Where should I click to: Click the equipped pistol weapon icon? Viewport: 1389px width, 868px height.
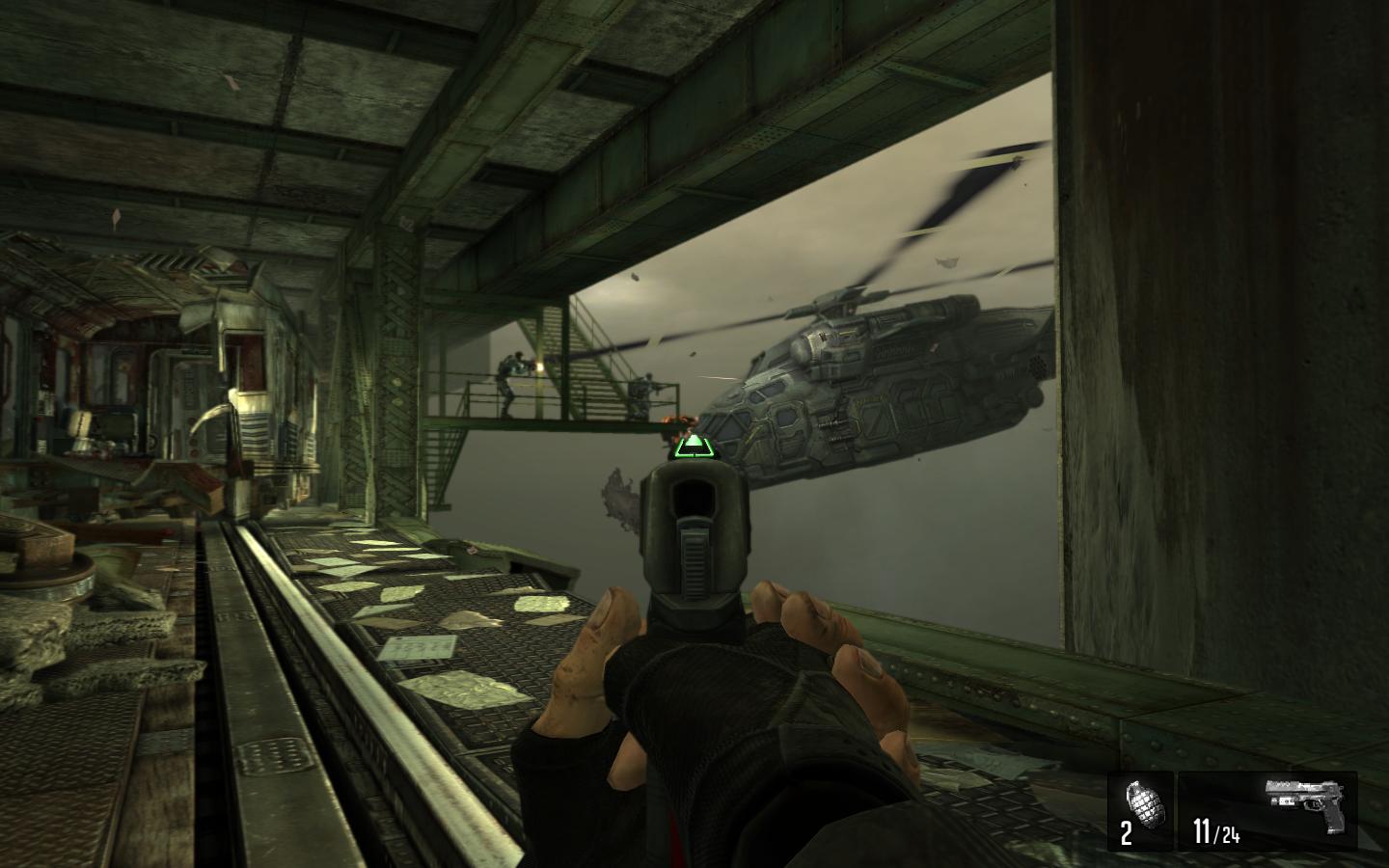tap(1305, 800)
